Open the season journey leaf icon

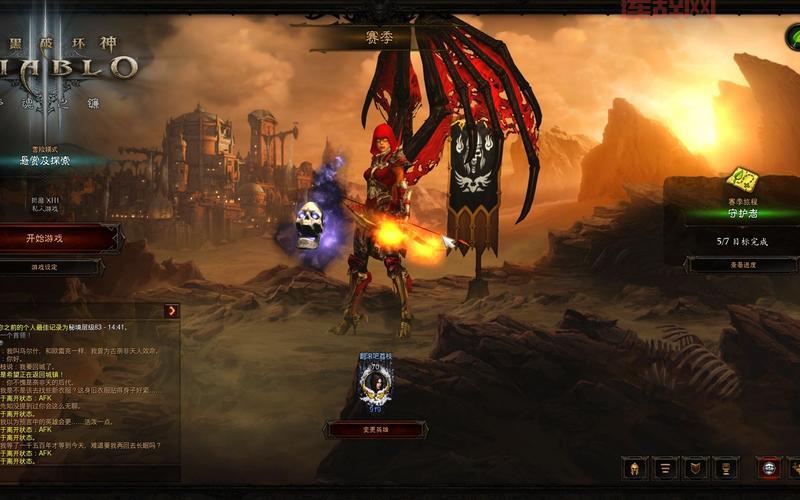pyautogui.click(x=741, y=181)
